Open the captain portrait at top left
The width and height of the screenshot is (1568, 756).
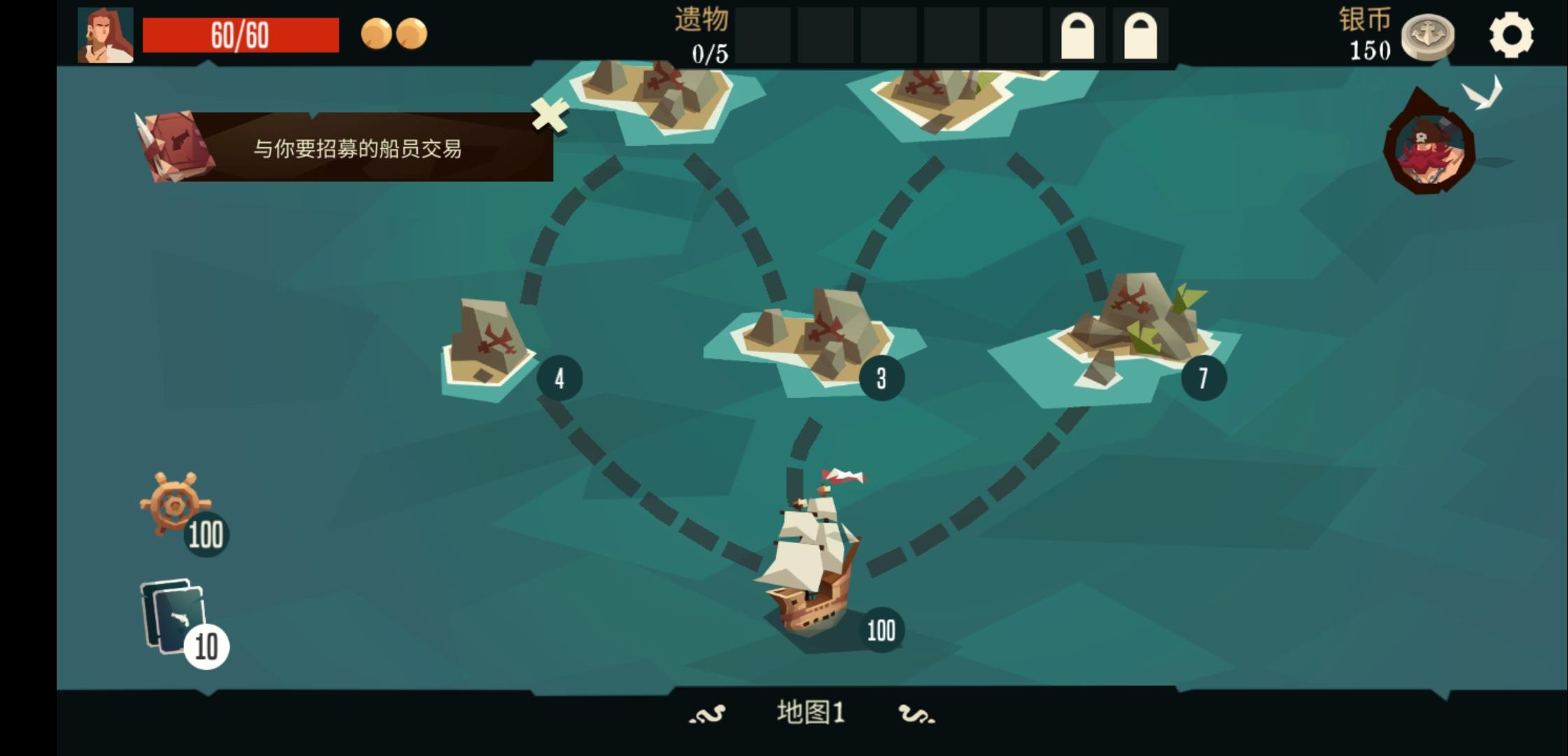coord(106,34)
